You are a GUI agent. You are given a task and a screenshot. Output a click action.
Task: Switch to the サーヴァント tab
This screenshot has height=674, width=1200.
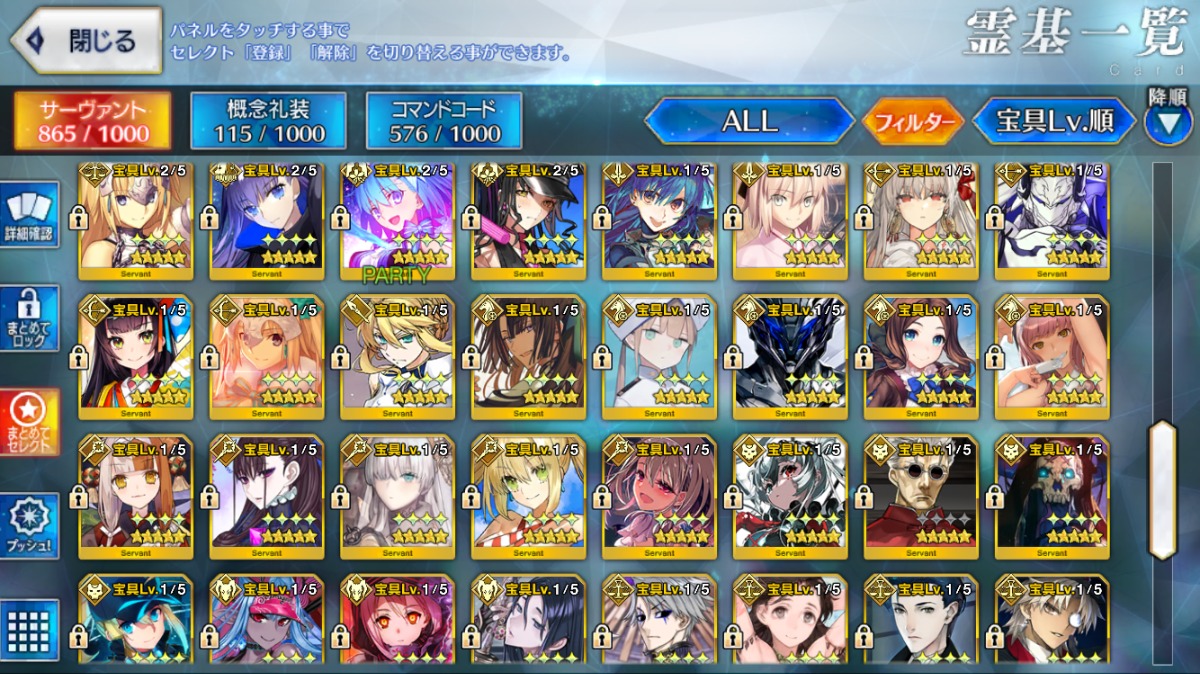point(92,122)
